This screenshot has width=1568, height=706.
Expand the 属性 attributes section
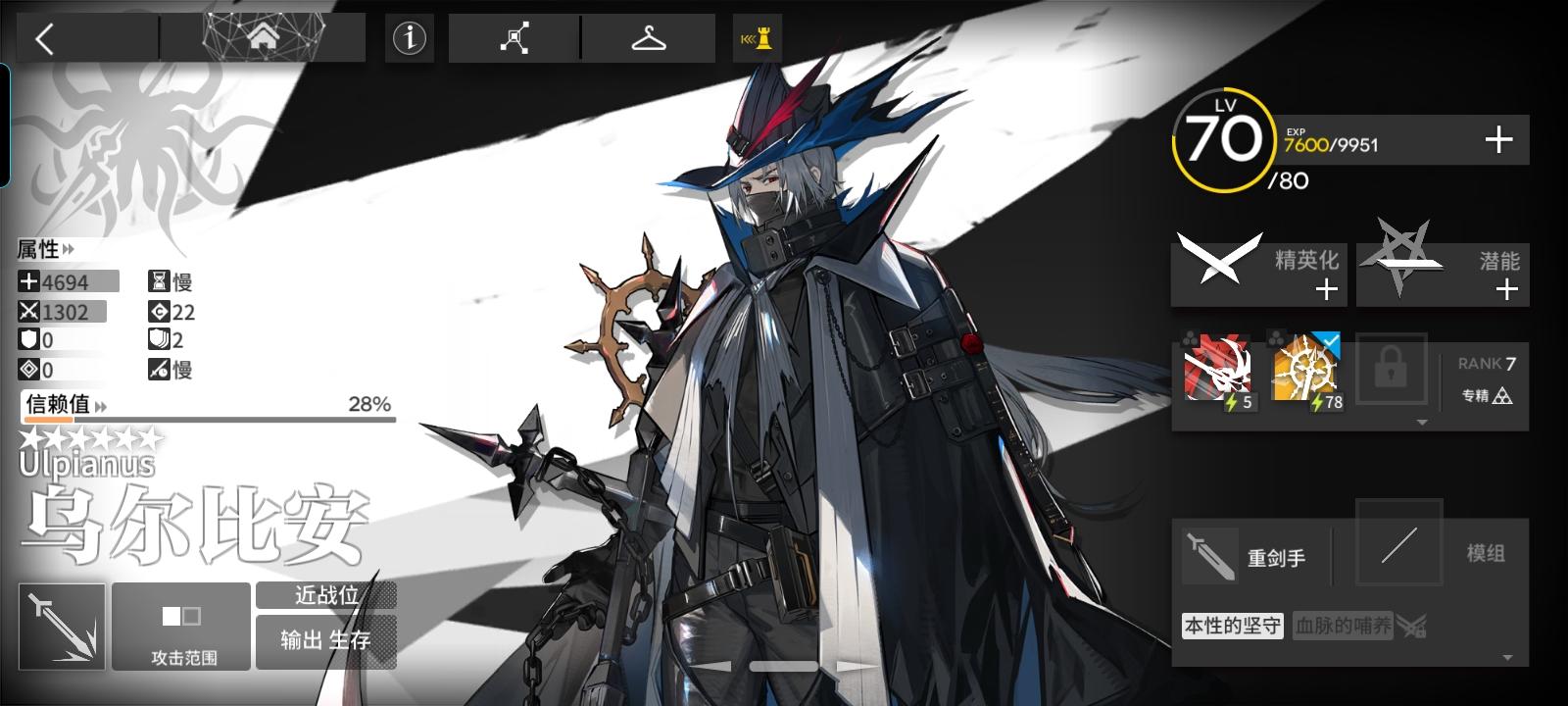tap(46, 250)
